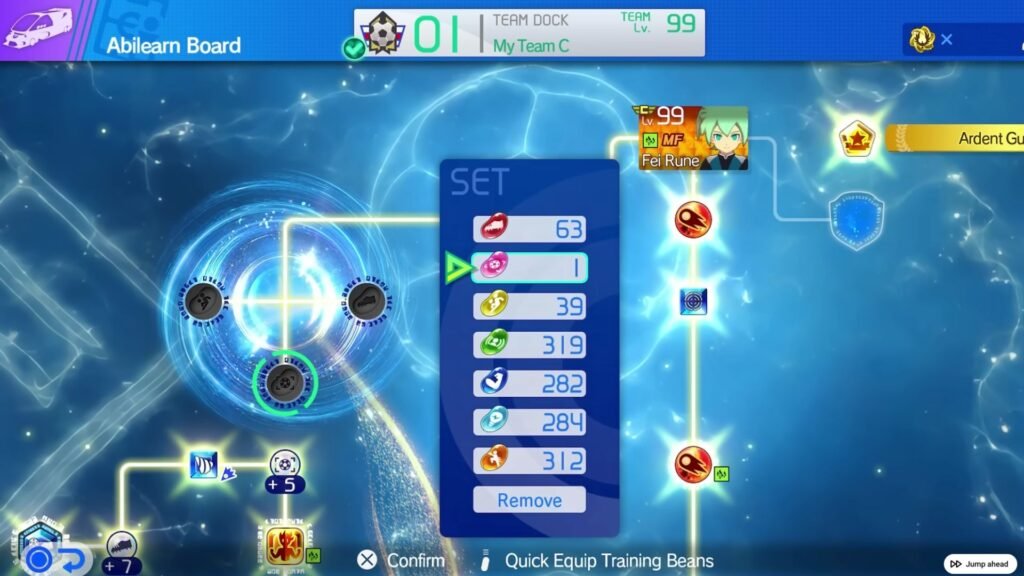
Task: Pick the cyan bean row showing 284
Action: (x=529, y=422)
